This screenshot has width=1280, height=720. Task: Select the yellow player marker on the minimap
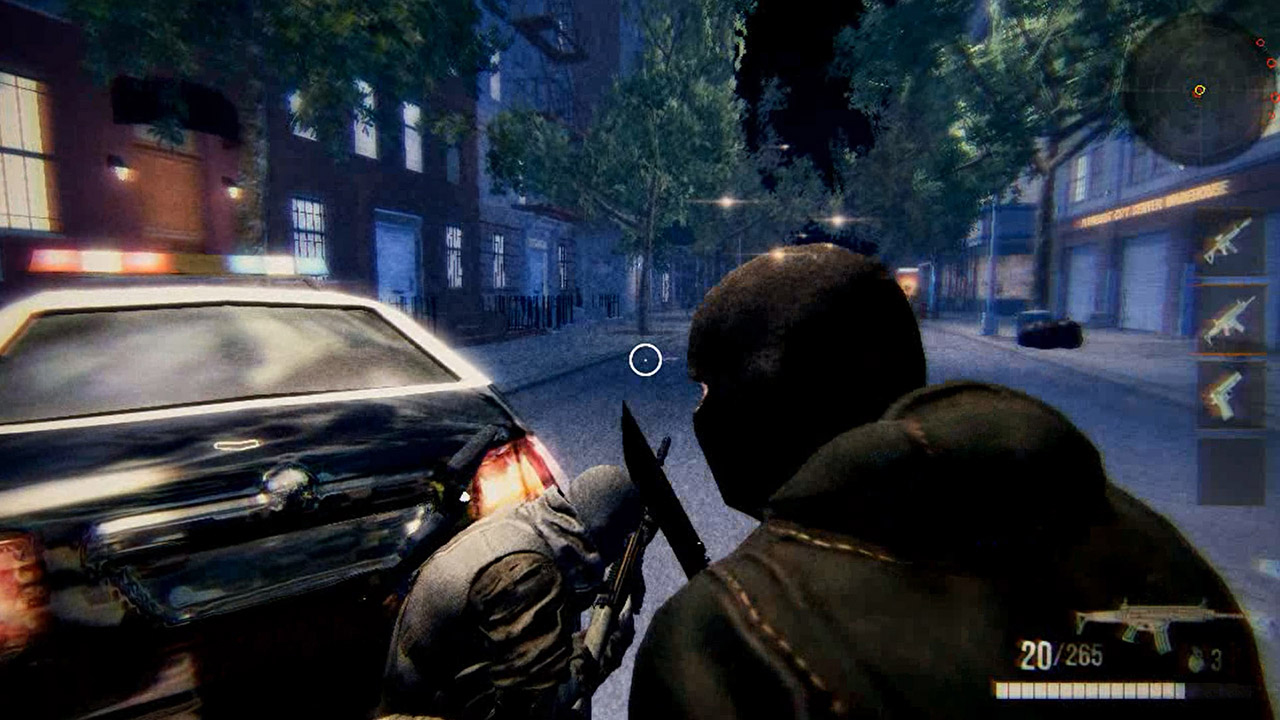(1200, 88)
